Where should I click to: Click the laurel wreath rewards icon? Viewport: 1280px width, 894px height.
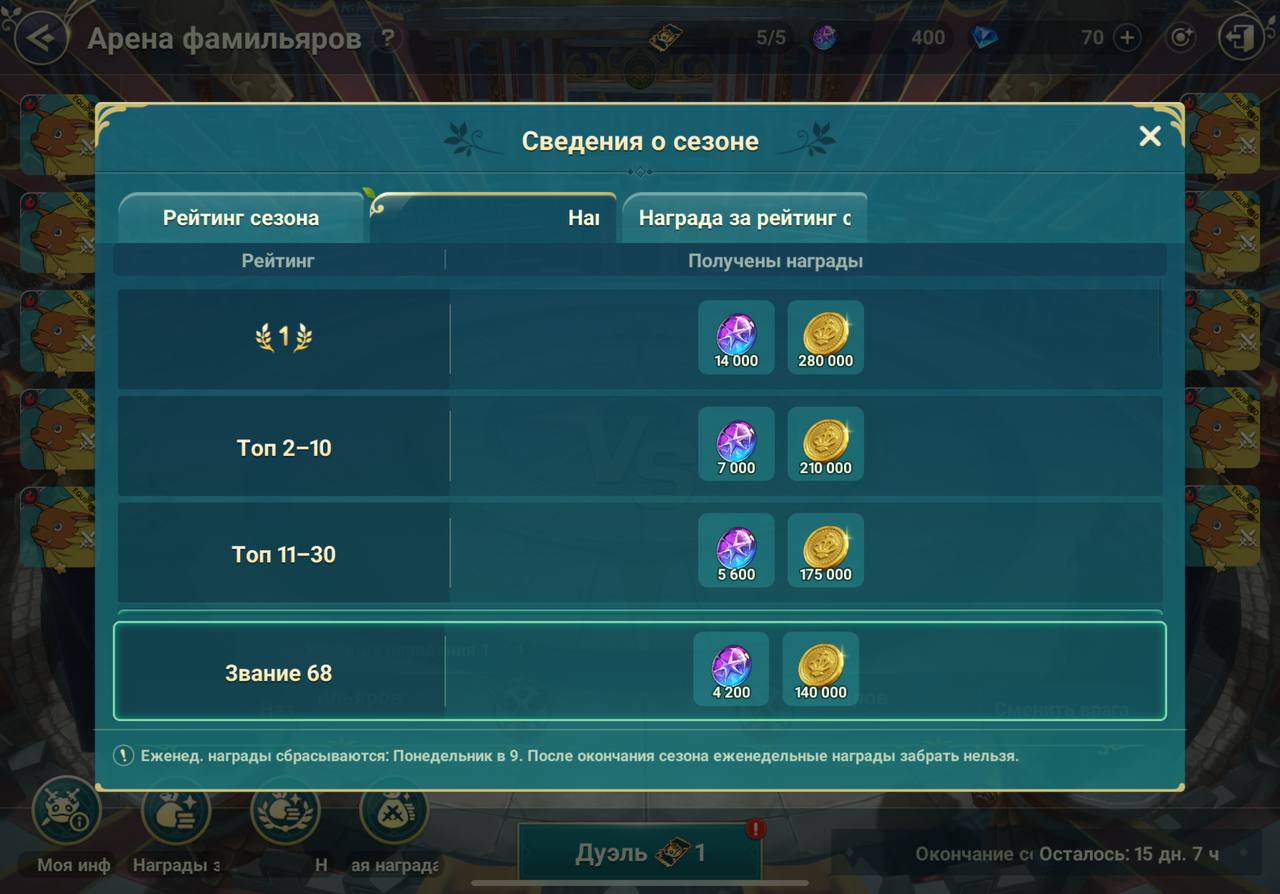285,815
